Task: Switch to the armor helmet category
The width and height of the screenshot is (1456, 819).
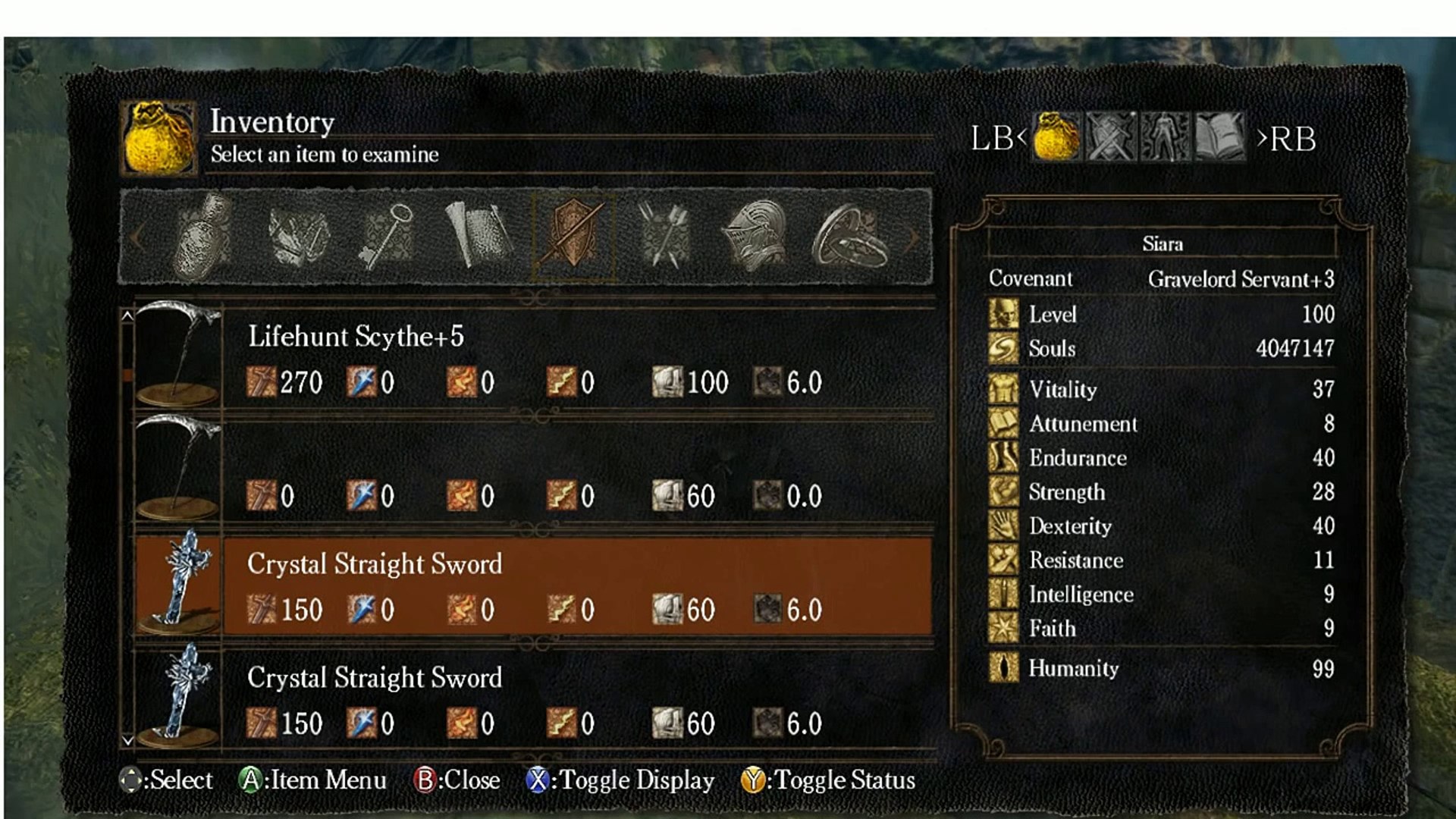Action: pyautogui.click(x=756, y=237)
